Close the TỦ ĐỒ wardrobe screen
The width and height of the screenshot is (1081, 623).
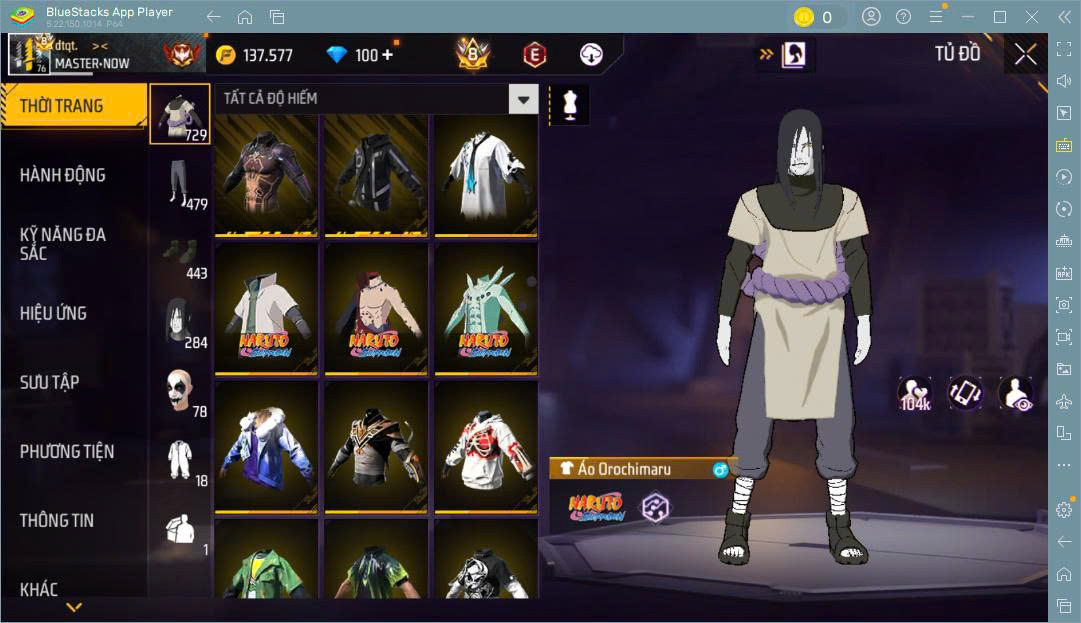[x=1025, y=54]
